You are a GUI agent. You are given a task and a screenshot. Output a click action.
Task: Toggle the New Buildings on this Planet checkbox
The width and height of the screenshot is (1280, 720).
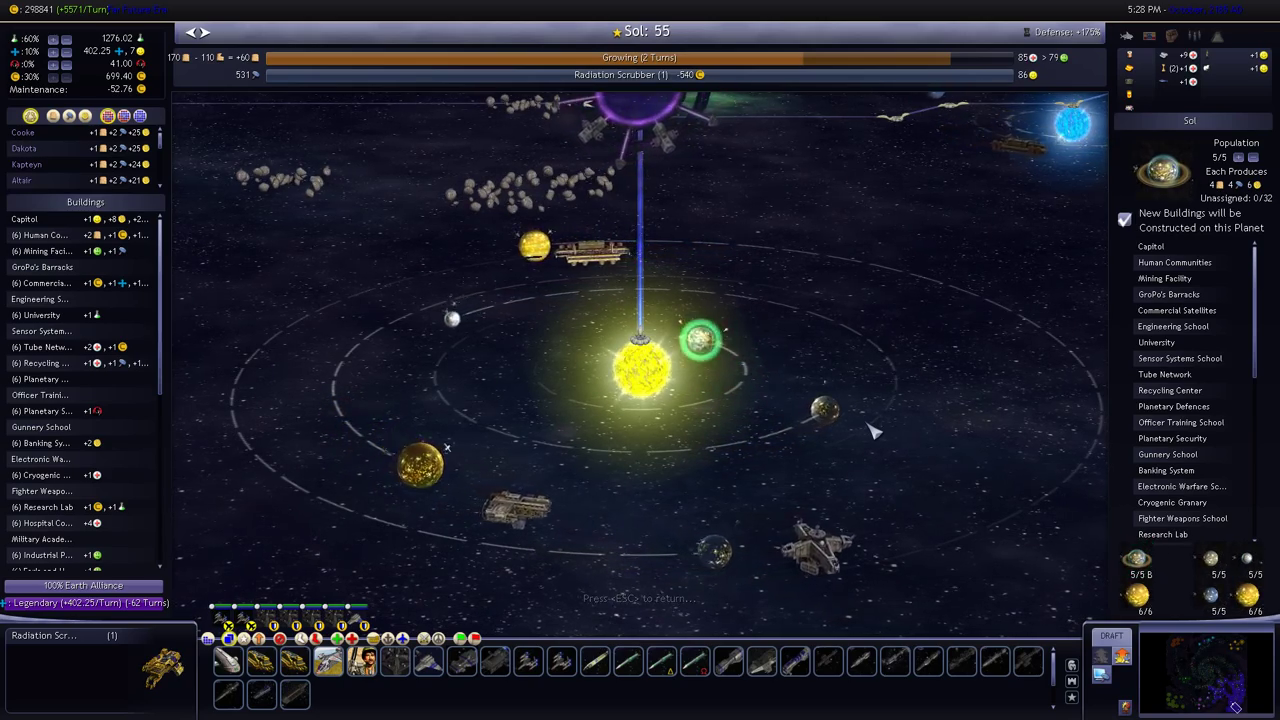[1125, 220]
